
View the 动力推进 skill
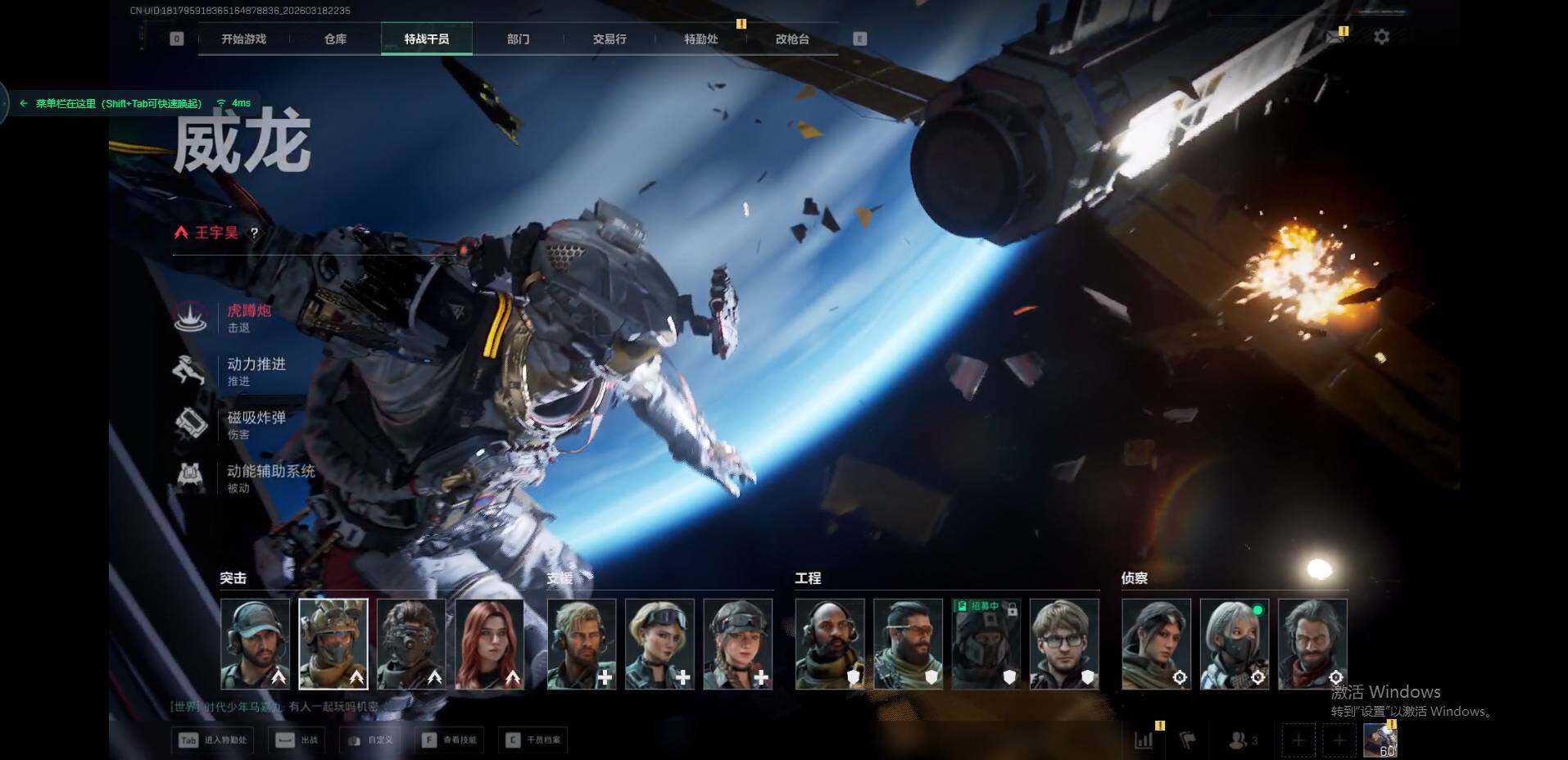click(x=256, y=370)
